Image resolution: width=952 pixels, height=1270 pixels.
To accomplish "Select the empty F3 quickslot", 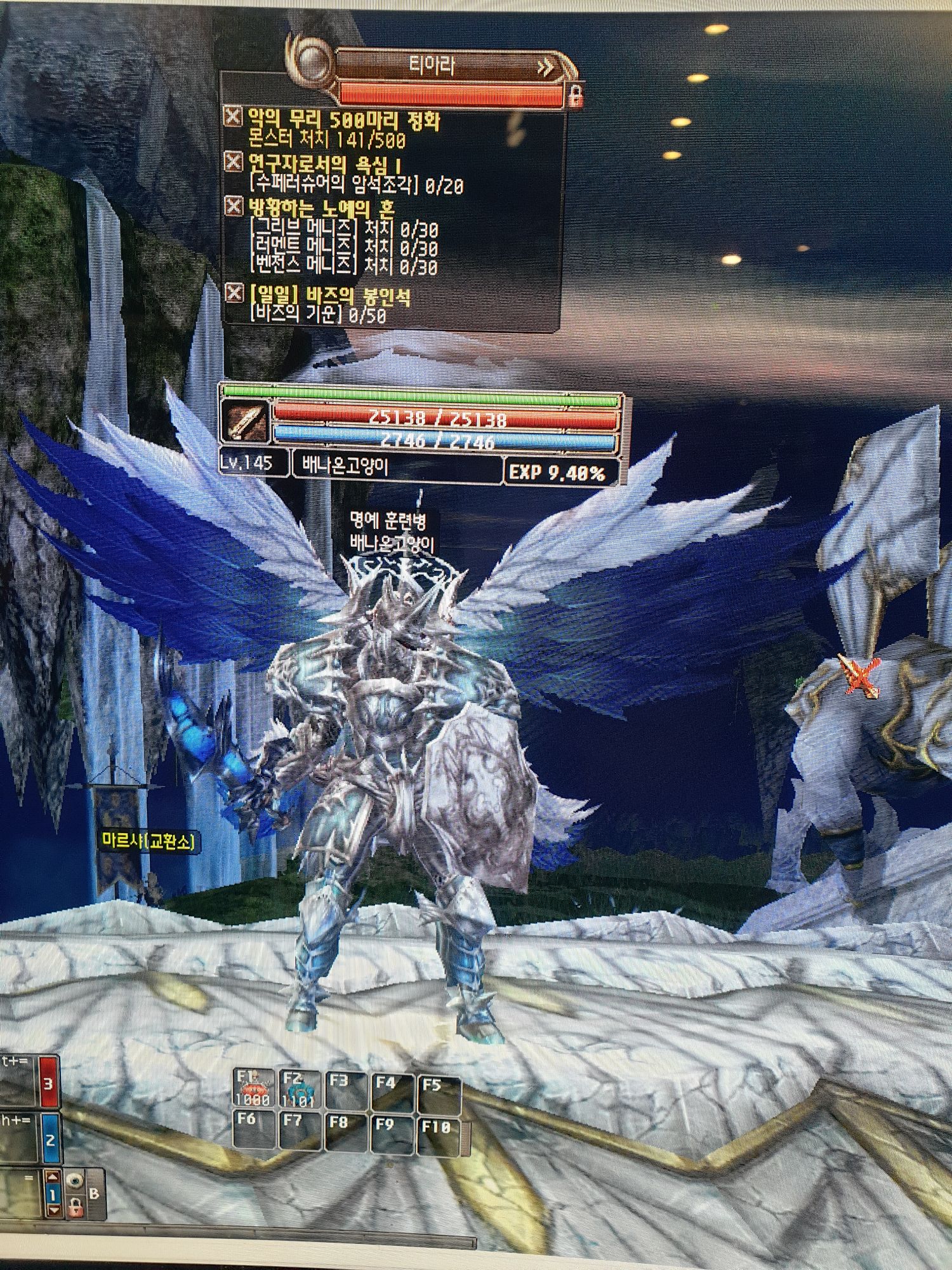I will (x=345, y=1090).
